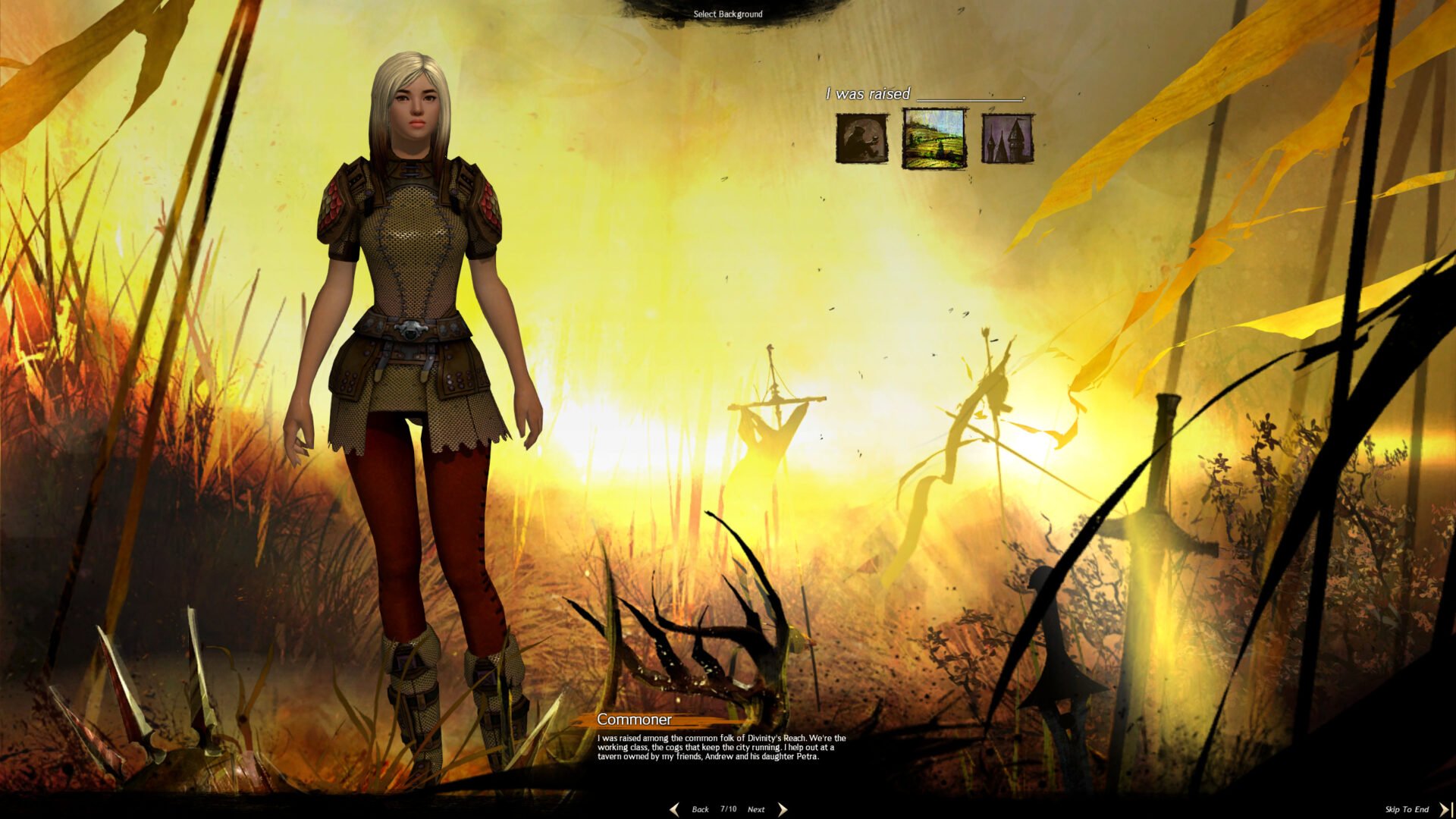This screenshot has height=819, width=1456.
Task: Click the highlighted middle background thumbnail
Action: point(934,139)
